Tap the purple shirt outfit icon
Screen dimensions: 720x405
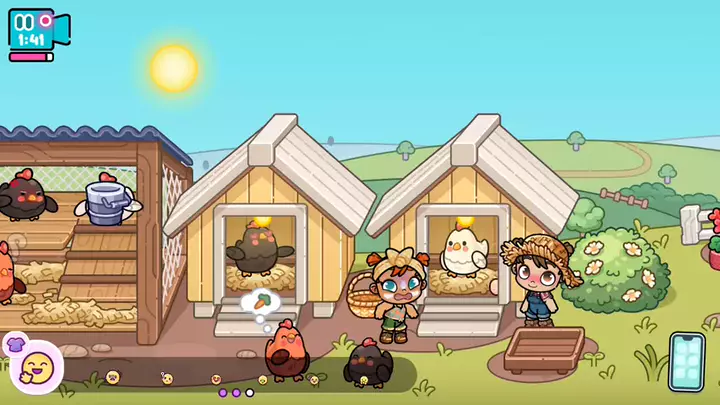(x=15, y=344)
